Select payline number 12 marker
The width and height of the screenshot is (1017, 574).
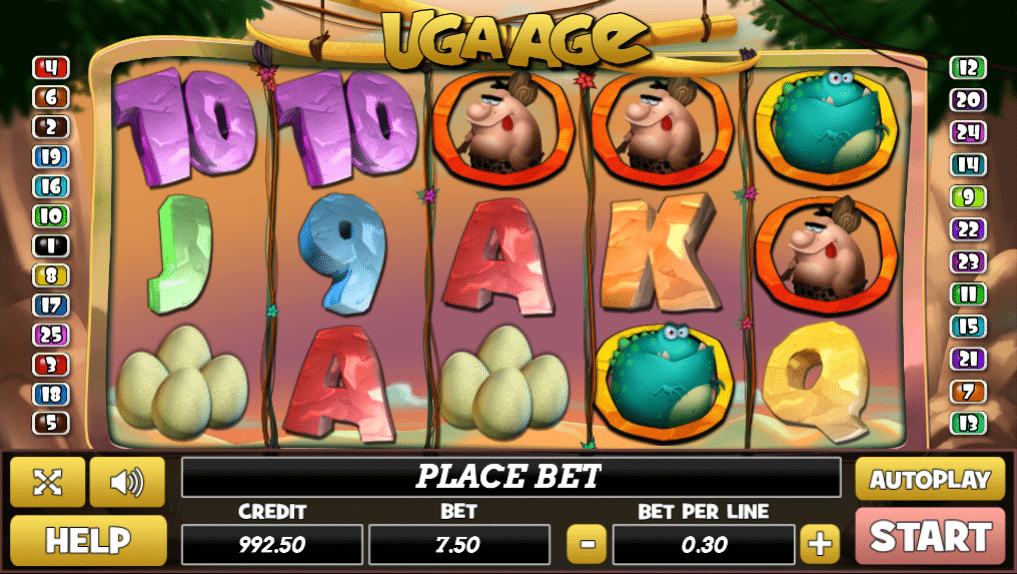967,68
